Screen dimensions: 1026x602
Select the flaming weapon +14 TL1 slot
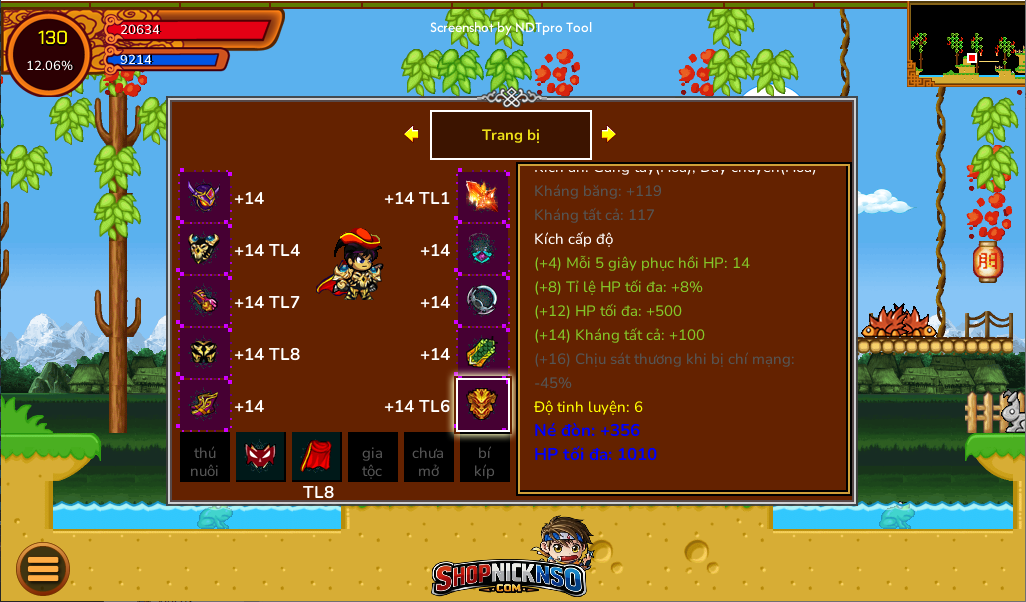pos(483,197)
